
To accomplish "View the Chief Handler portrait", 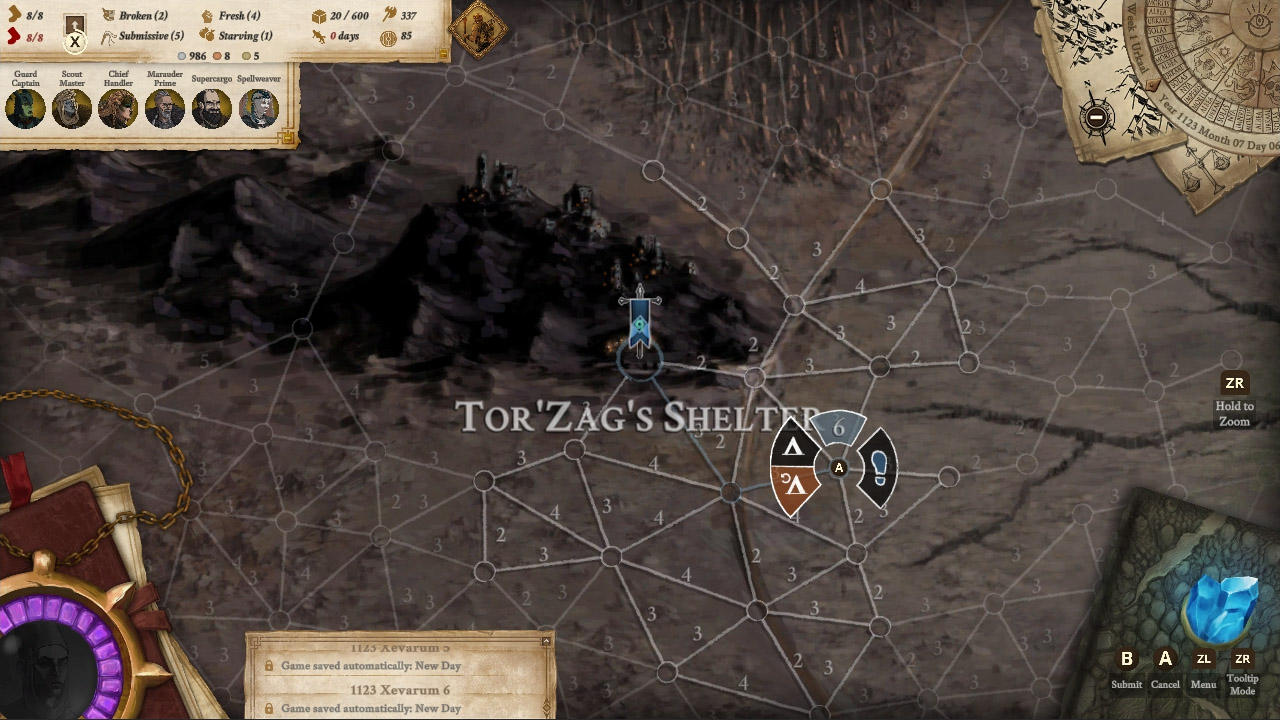I will coord(118,107).
